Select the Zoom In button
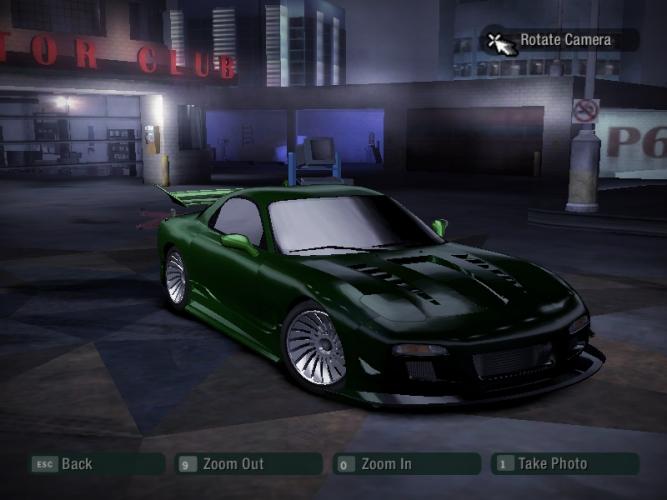The width and height of the screenshot is (667, 500). tap(406, 464)
